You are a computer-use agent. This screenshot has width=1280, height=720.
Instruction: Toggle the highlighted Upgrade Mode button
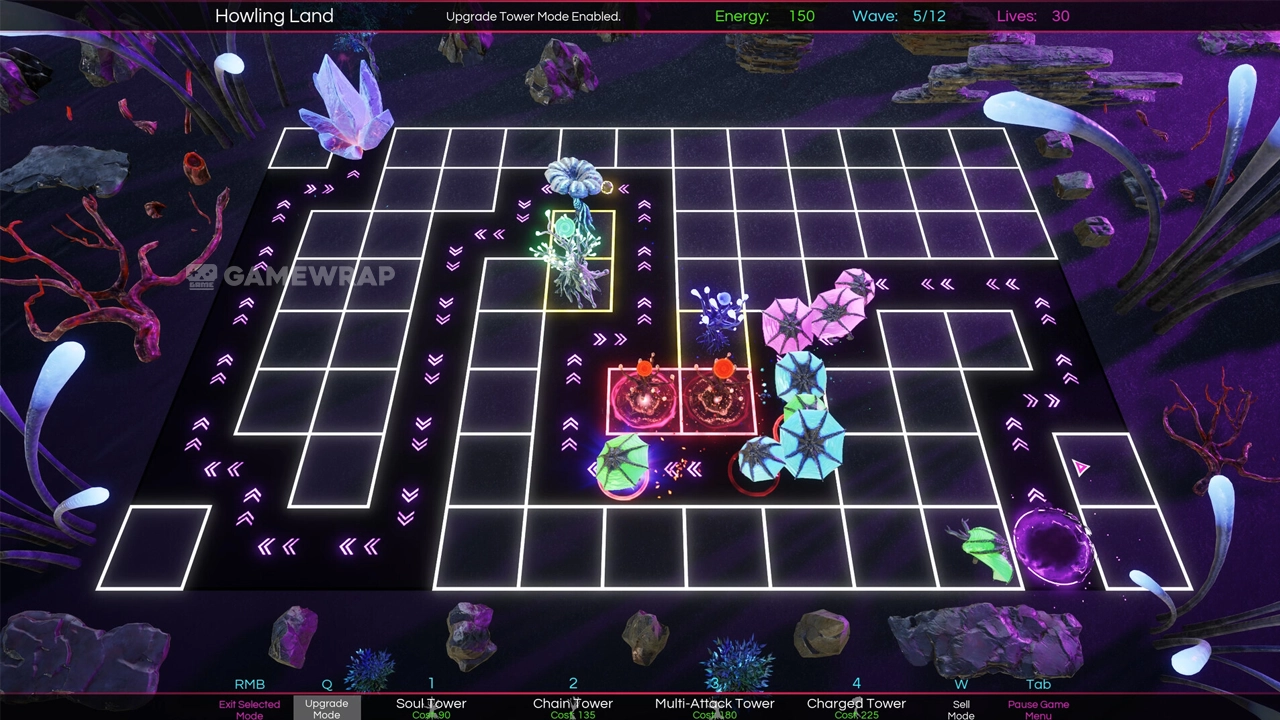pos(326,708)
